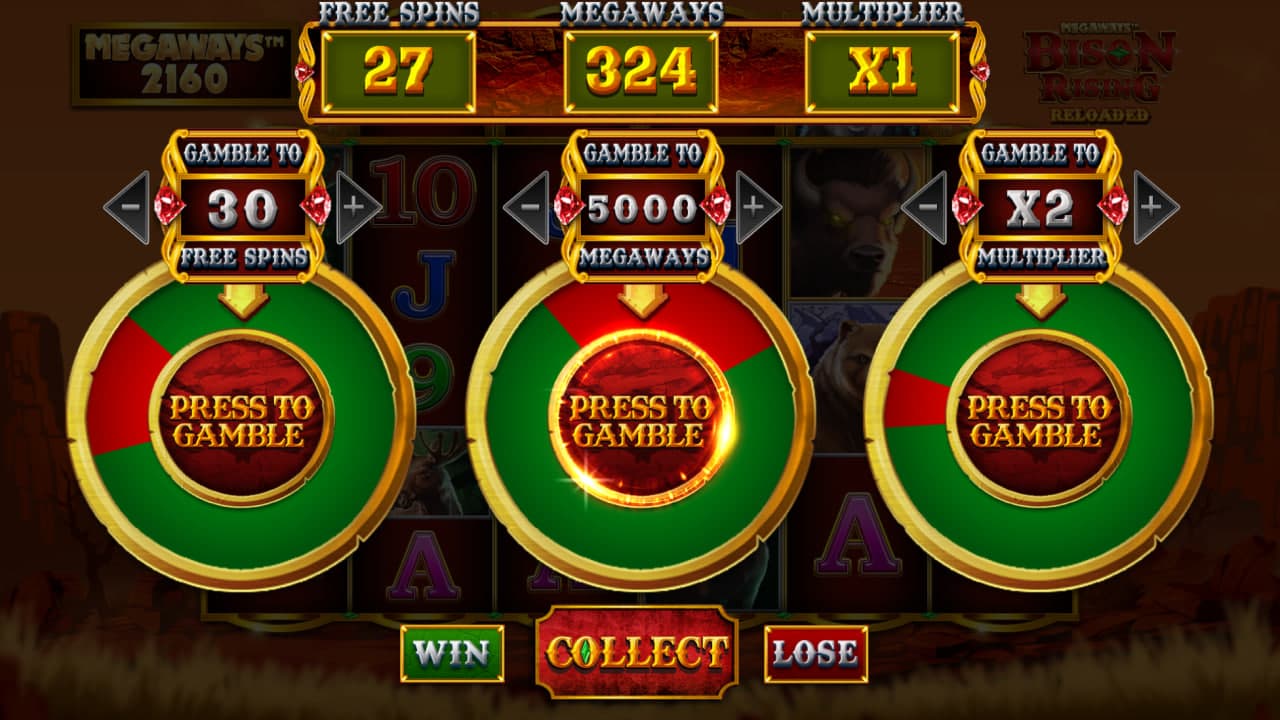Increase the Free Spins gamble target
This screenshot has width=1280, height=720.
tap(357, 207)
